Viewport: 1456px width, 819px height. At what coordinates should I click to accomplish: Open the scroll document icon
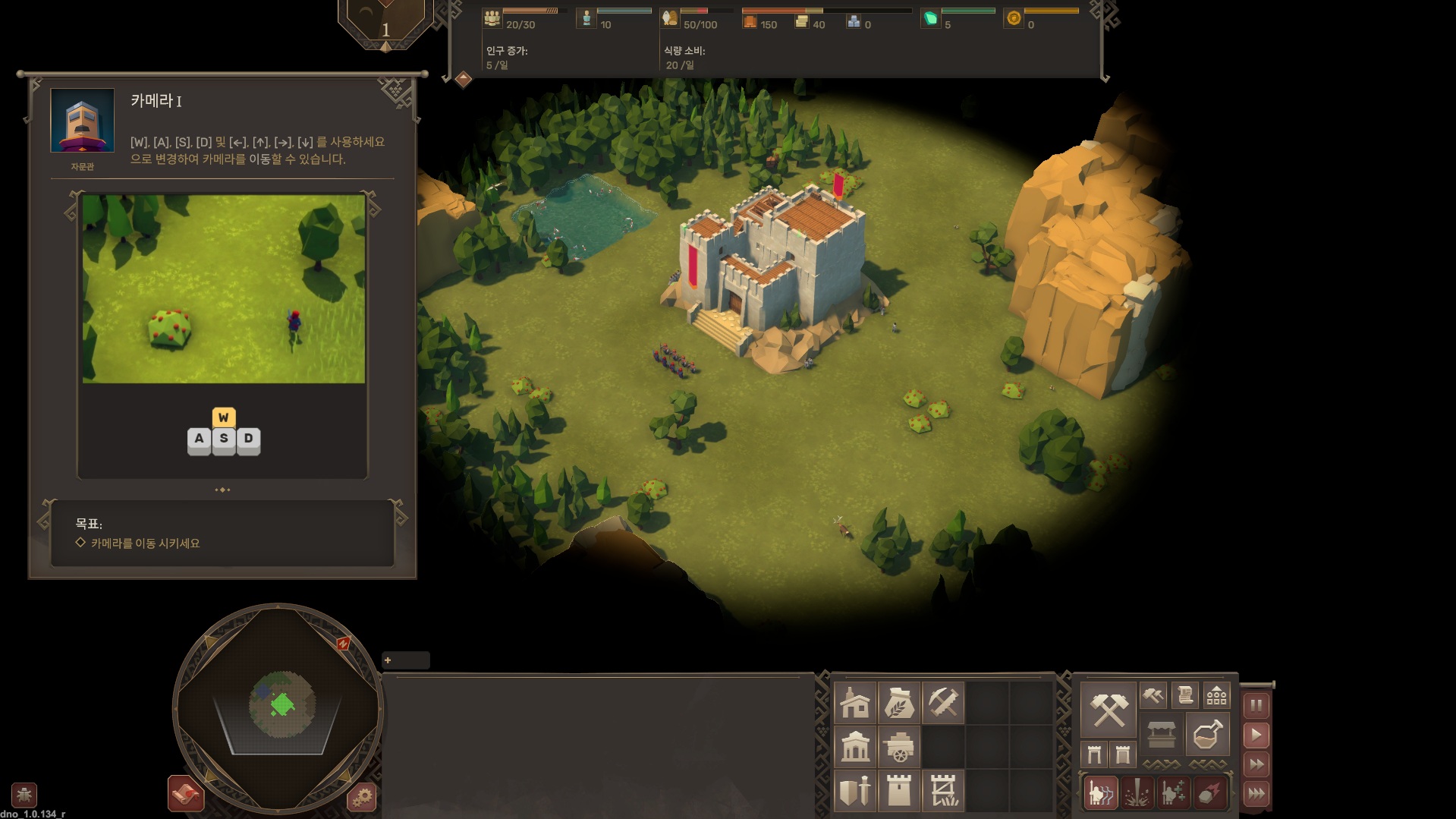click(x=1184, y=695)
